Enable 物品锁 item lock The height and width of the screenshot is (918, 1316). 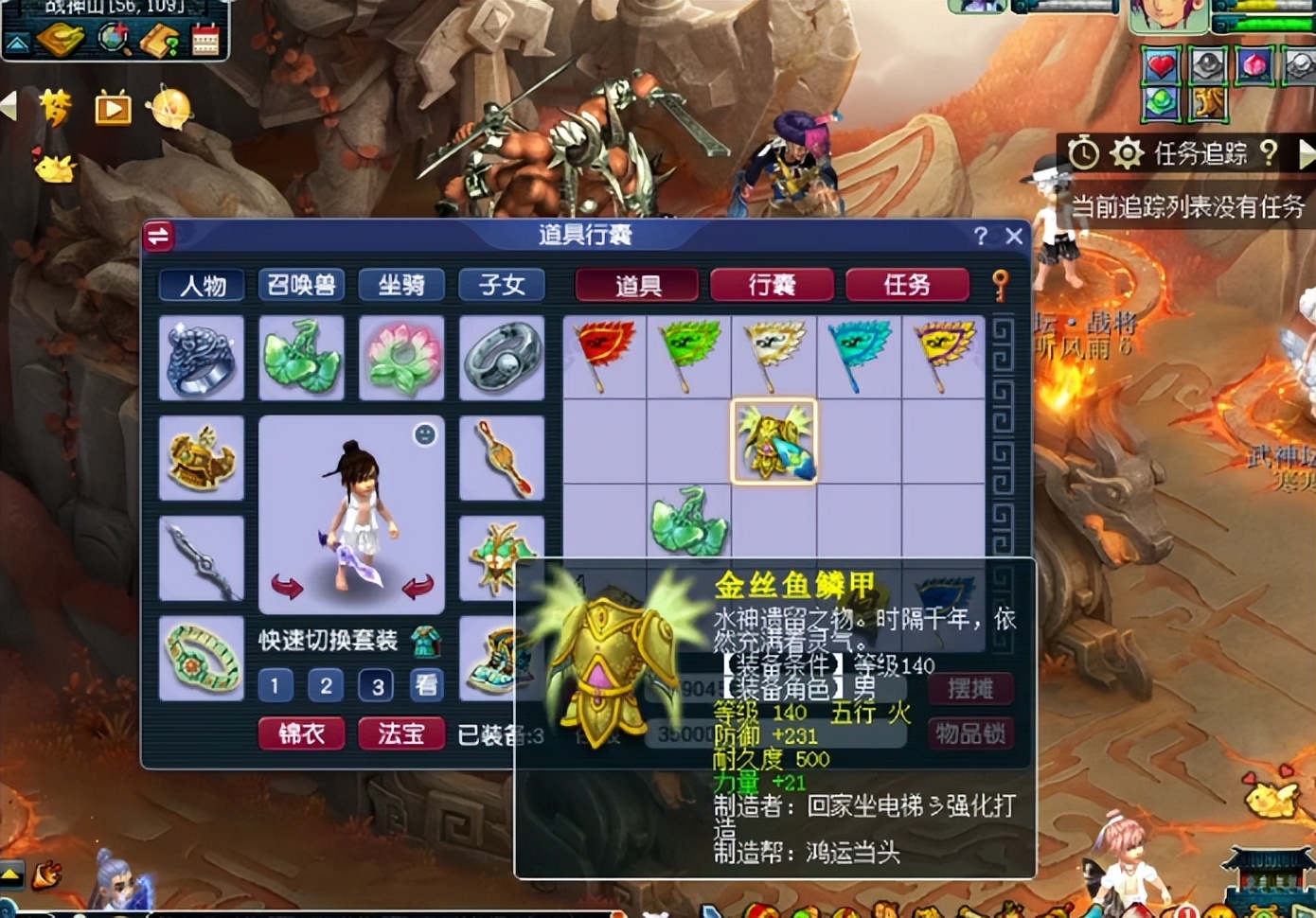[x=970, y=733]
